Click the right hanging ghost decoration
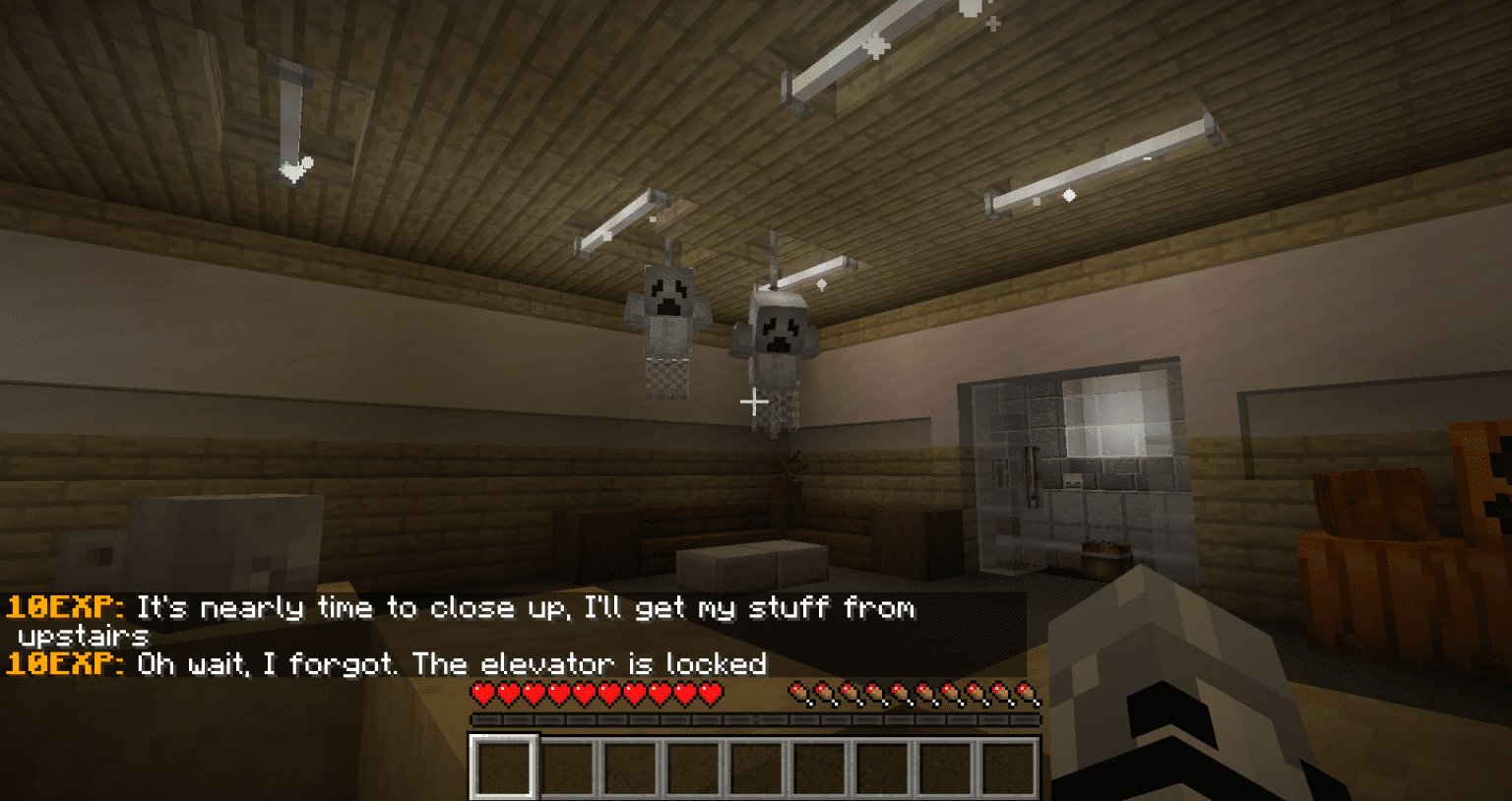The height and width of the screenshot is (801, 1512). point(778,354)
